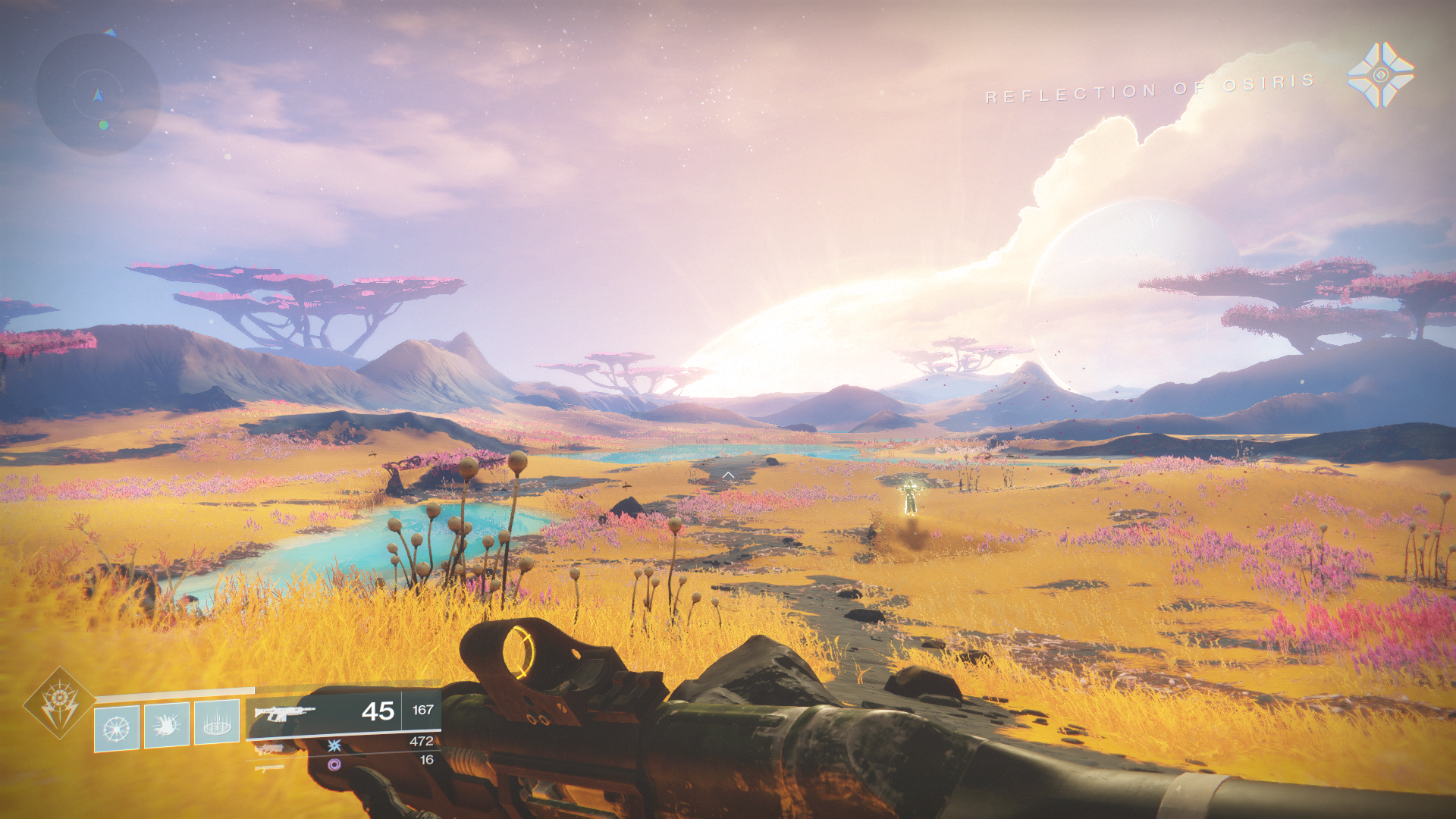Select the equipped rifle weapon icon
Image resolution: width=1456 pixels, height=819 pixels.
pyautogui.click(x=284, y=712)
